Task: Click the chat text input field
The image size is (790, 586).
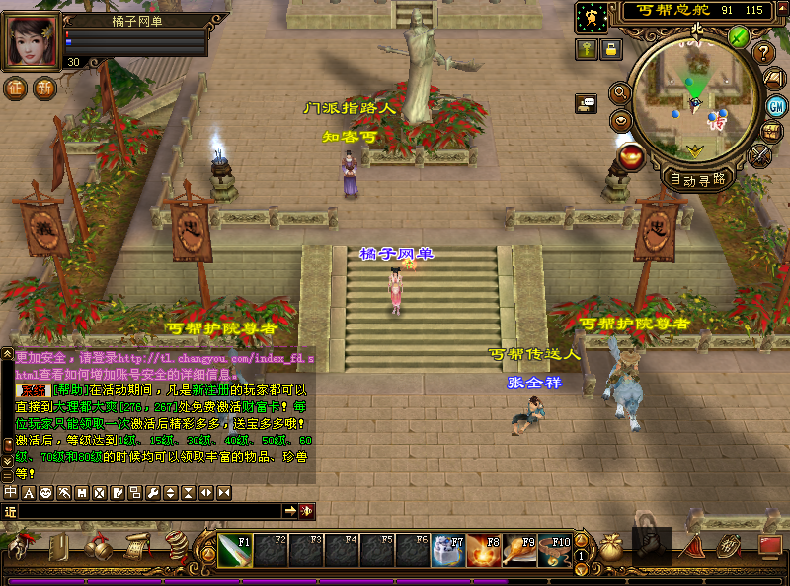Action: (x=150, y=511)
